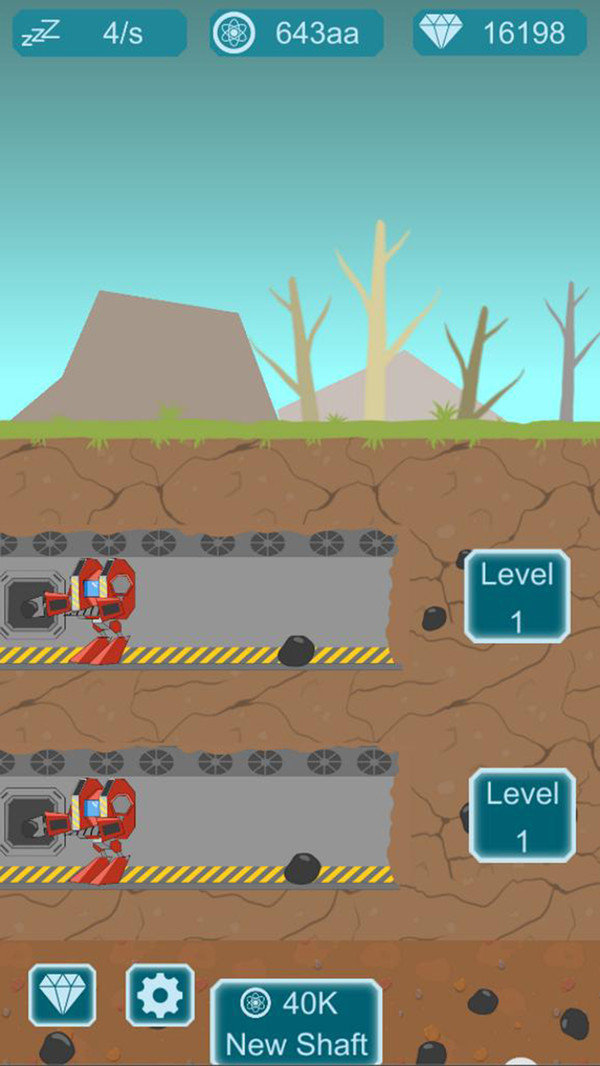Tap the 4/s idle income panel
This screenshot has height=1066, width=600.
99,33
